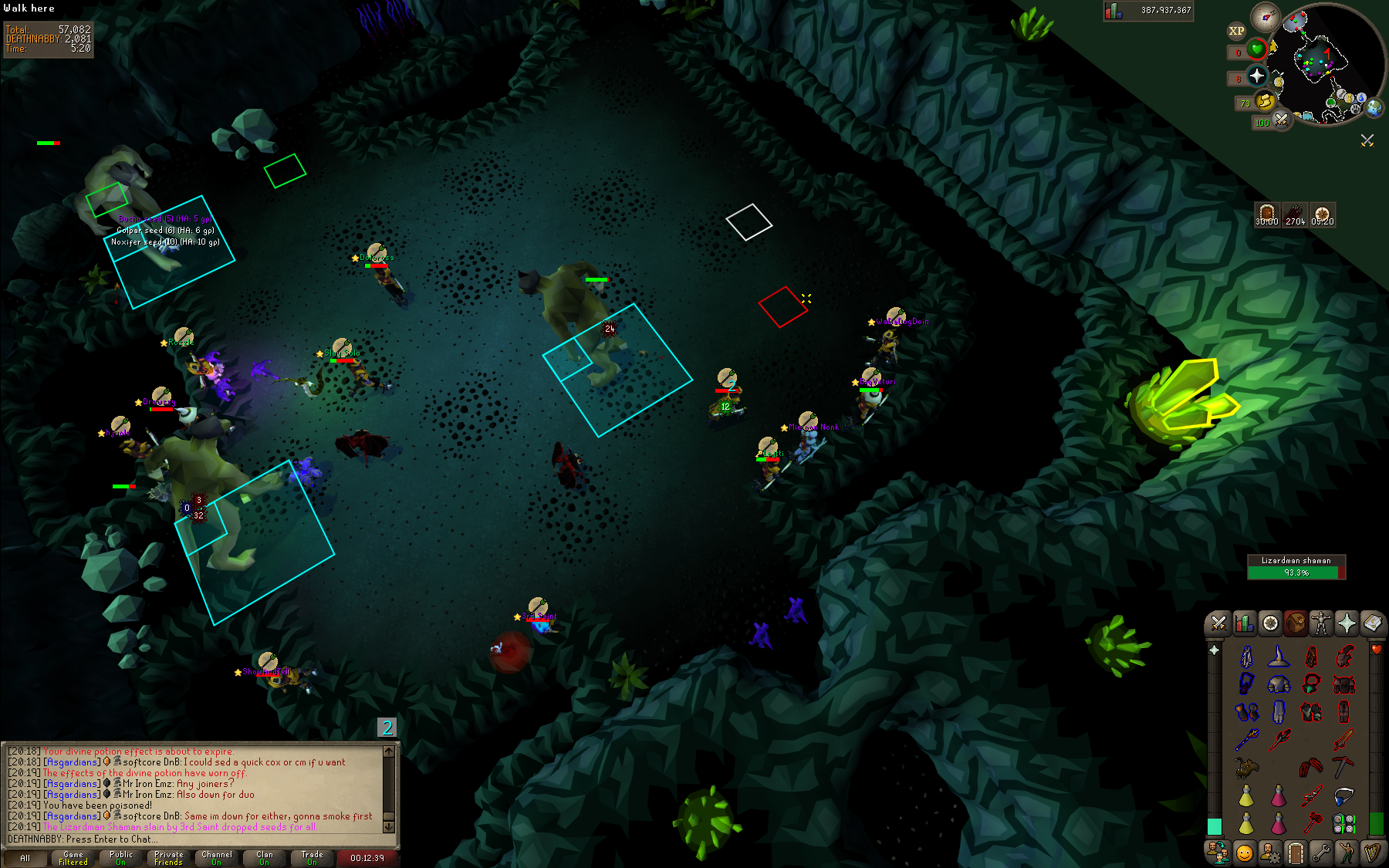Toggle quick prayers orb
Viewport: 1389px width, 868px height.
1257,76
